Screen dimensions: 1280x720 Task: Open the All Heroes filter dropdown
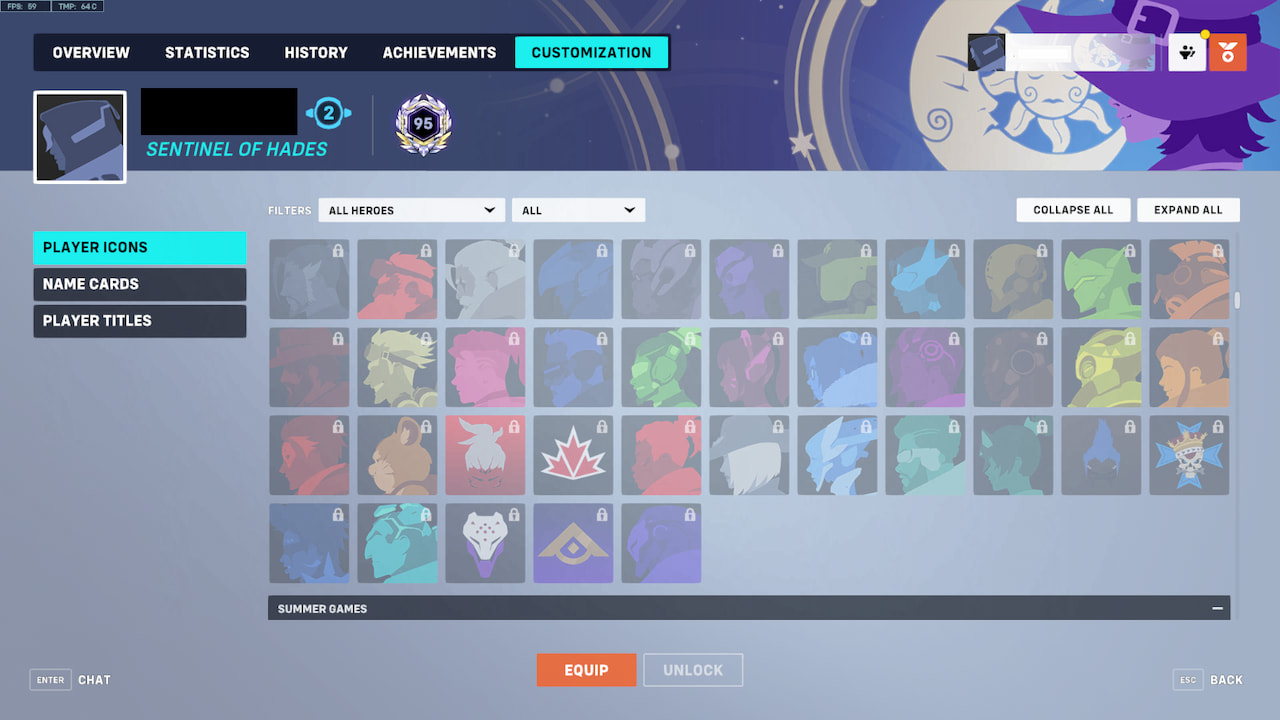point(411,210)
